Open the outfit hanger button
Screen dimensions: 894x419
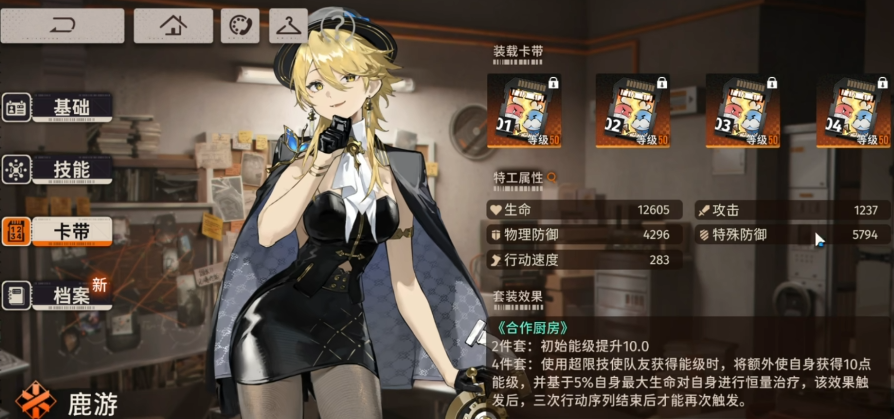tap(288, 25)
